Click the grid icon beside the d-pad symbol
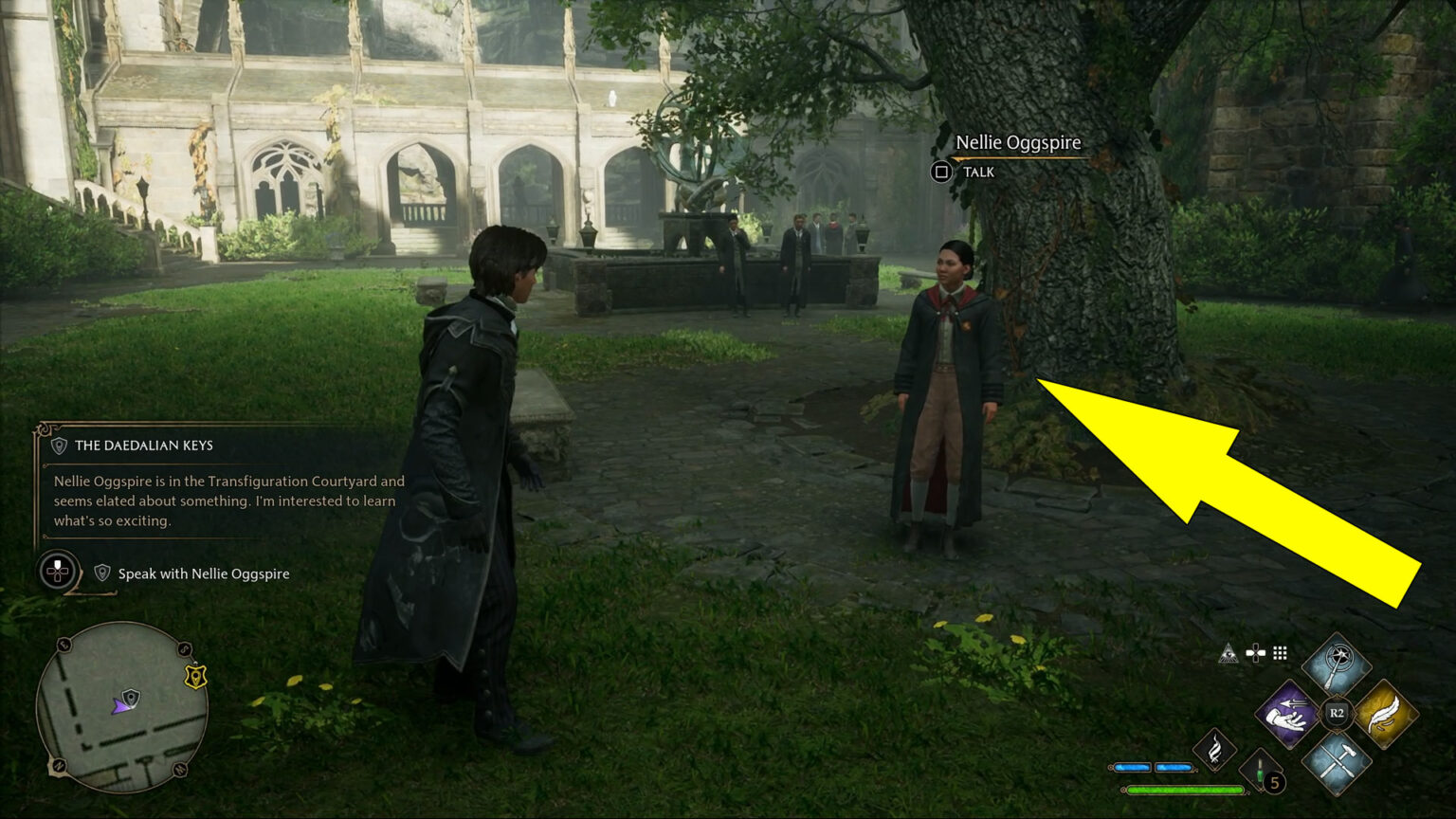This screenshot has width=1456, height=819. (1280, 653)
